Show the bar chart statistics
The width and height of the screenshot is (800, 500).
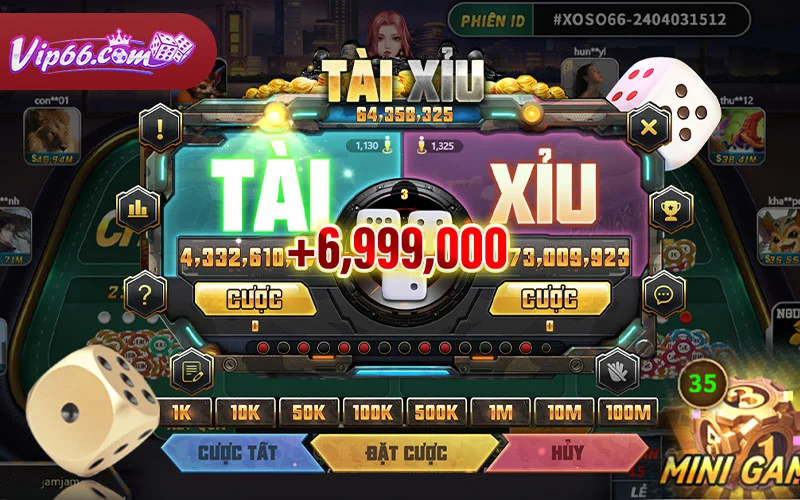(x=137, y=208)
